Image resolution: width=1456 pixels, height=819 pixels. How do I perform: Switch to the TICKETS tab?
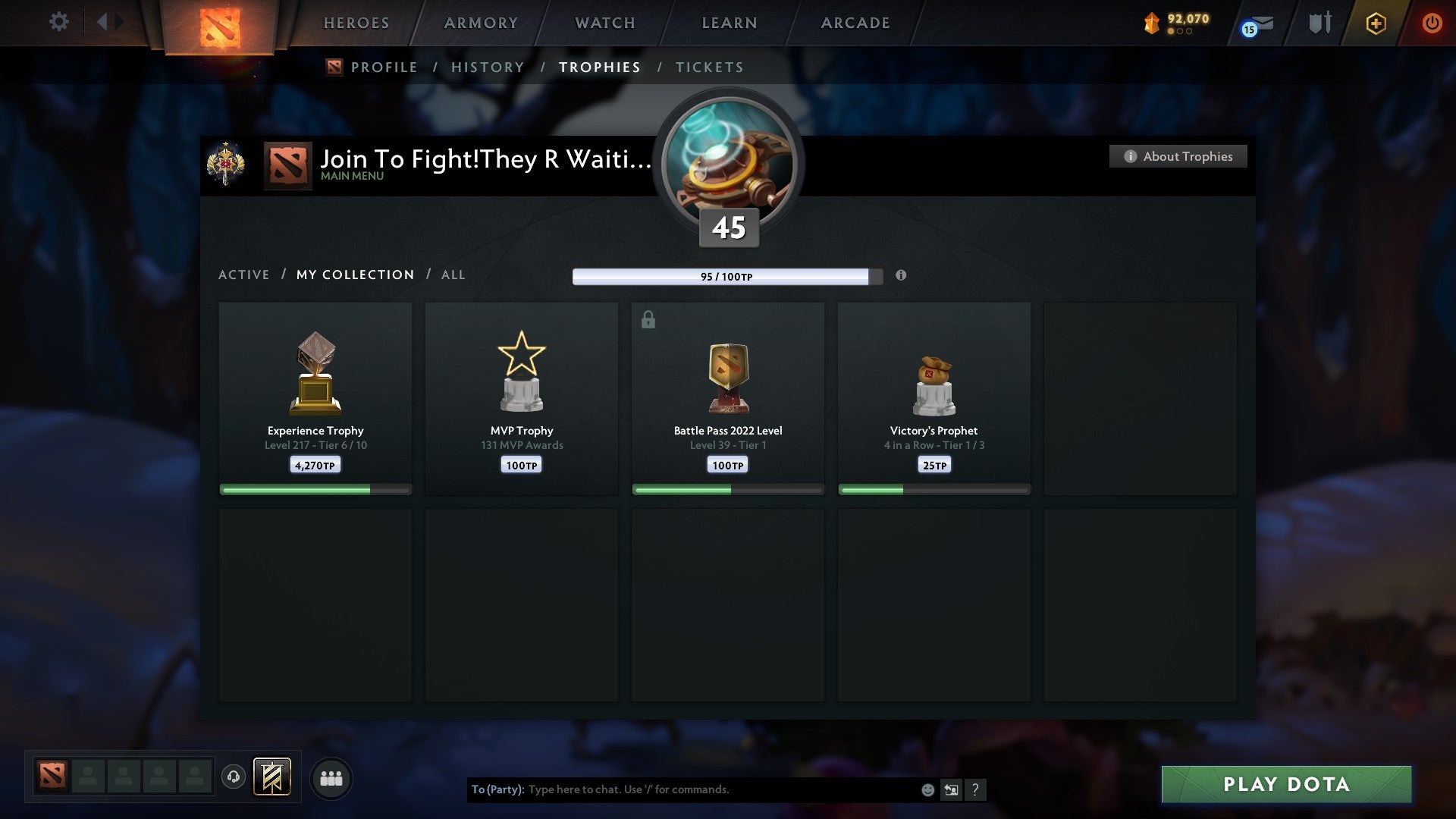click(709, 67)
